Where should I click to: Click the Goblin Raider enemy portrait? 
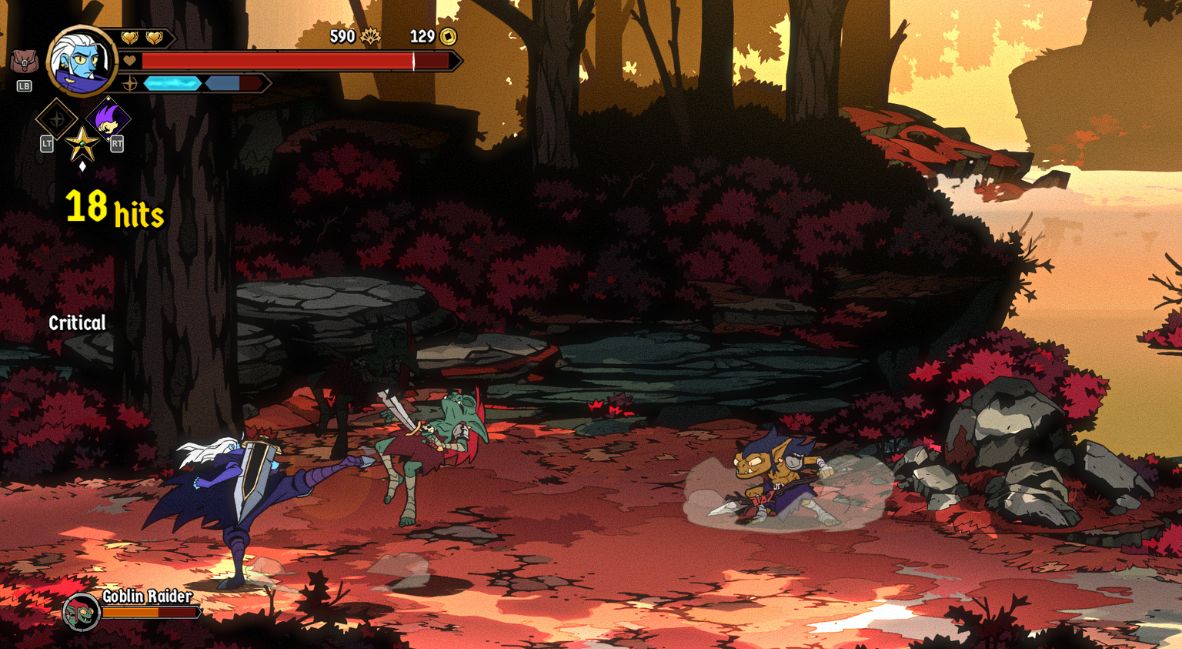(x=81, y=611)
